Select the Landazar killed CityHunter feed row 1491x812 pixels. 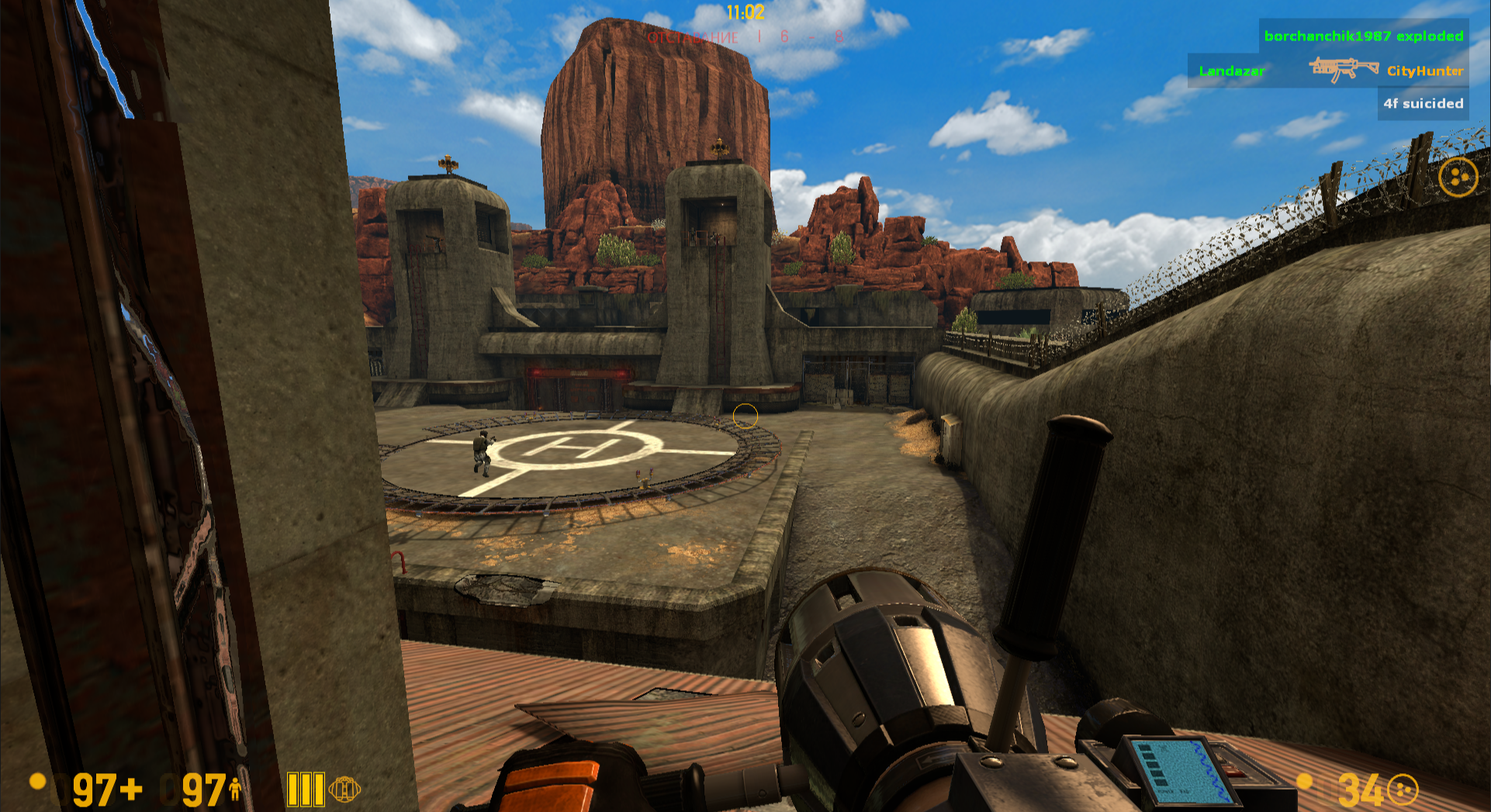tap(1330, 71)
